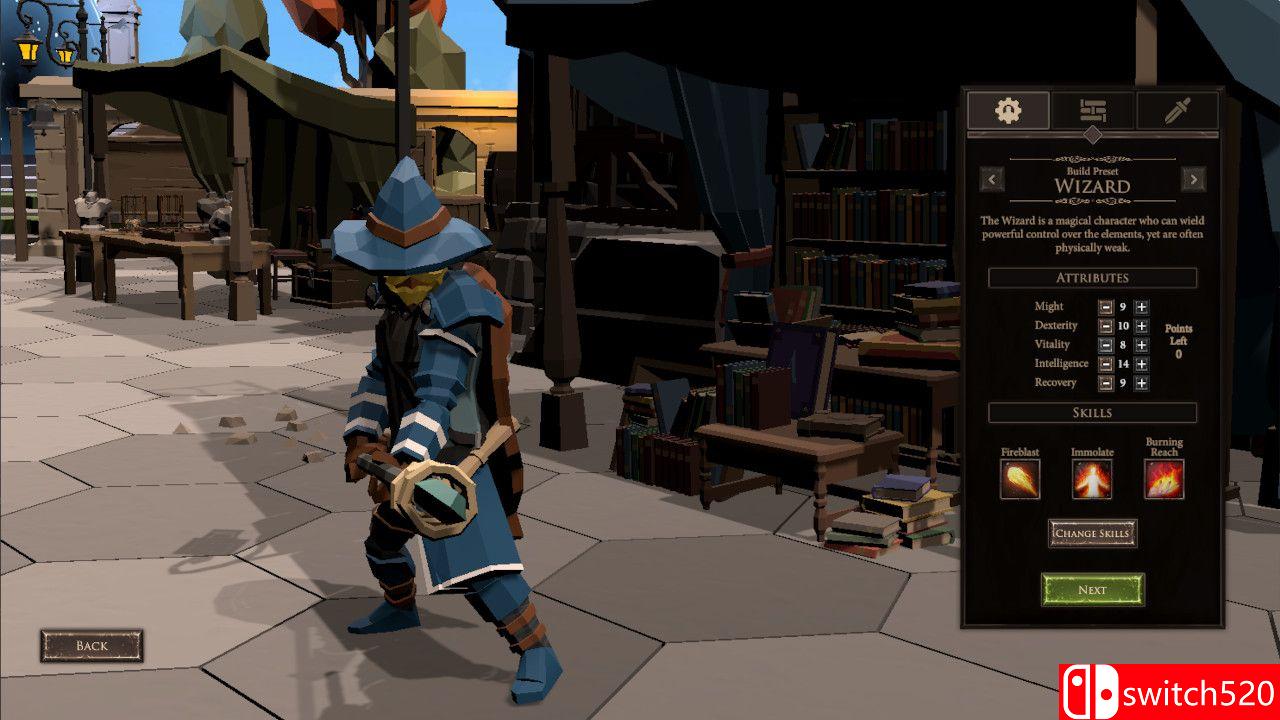The height and width of the screenshot is (720, 1280).
Task: Open the weapon tab with the dagger icon
Action: (x=1178, y=110)
